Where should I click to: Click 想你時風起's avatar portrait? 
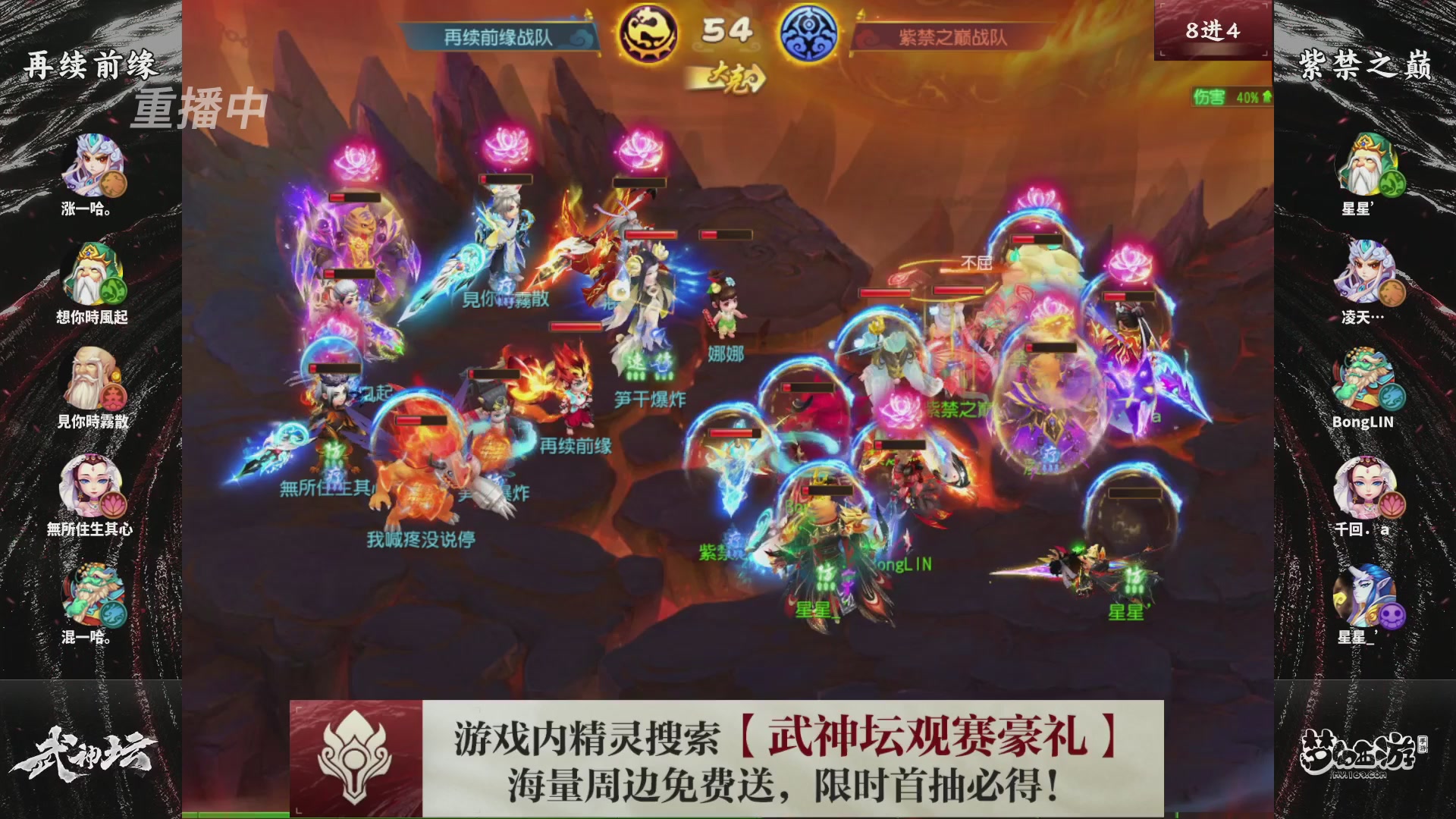coord(91,273)
